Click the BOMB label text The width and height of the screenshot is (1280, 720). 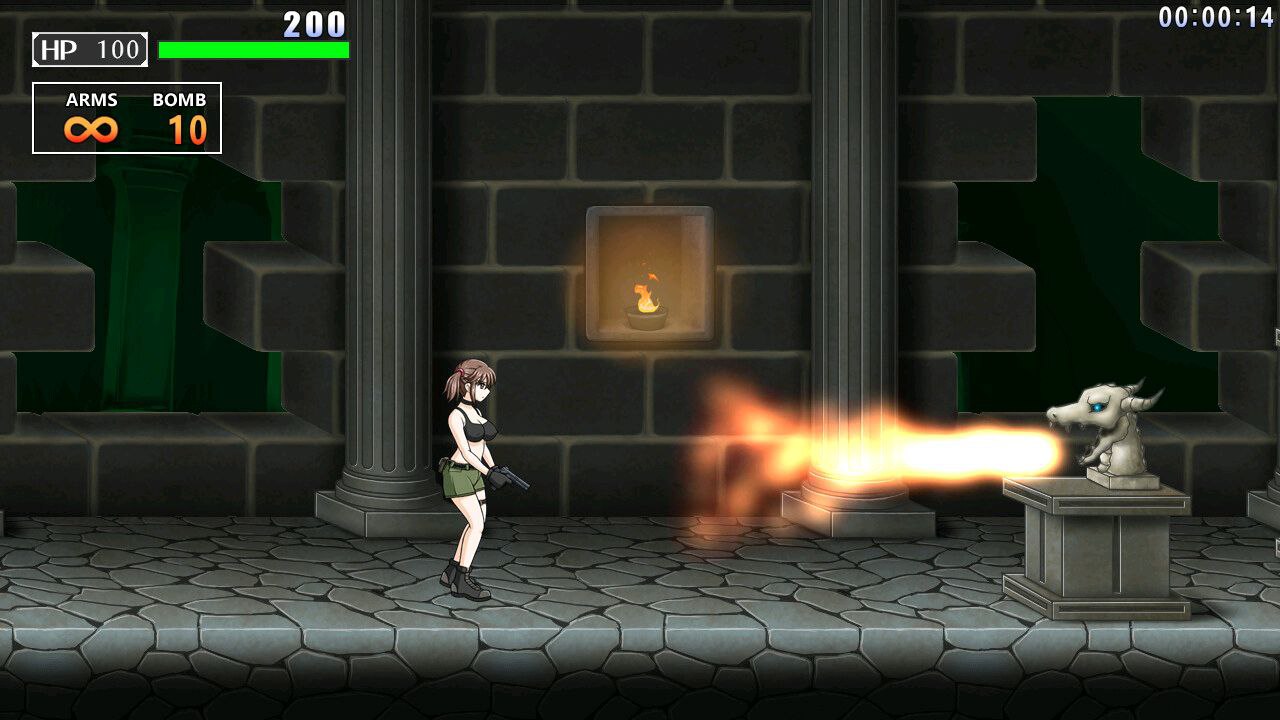click(179, 99)
